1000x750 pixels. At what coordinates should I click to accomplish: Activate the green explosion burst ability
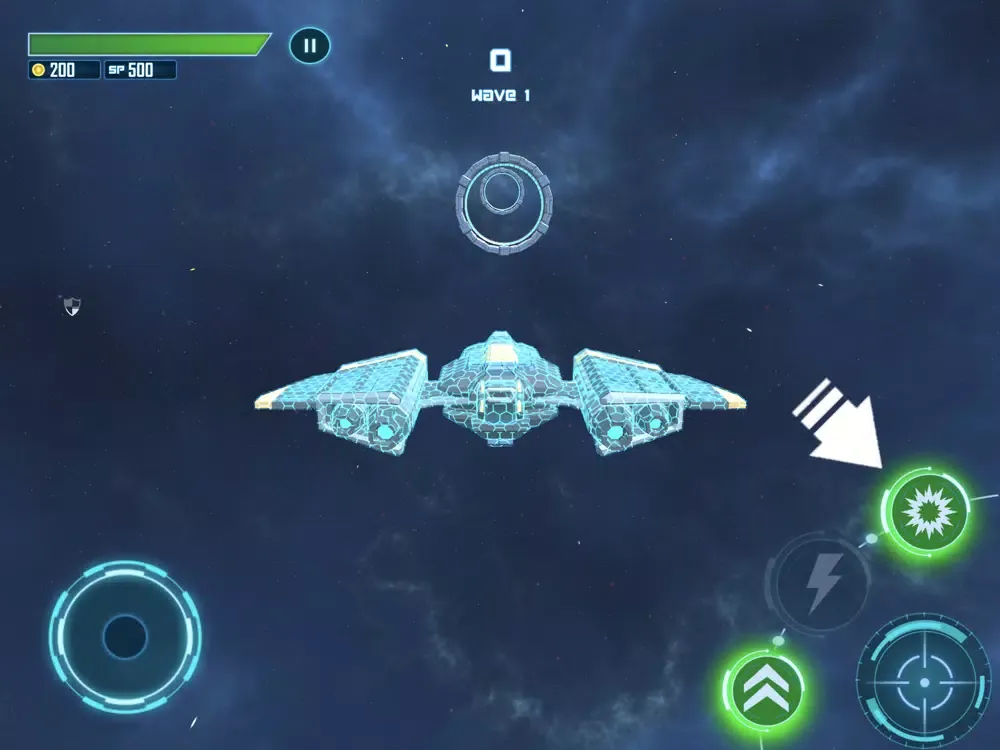[924, 510]
